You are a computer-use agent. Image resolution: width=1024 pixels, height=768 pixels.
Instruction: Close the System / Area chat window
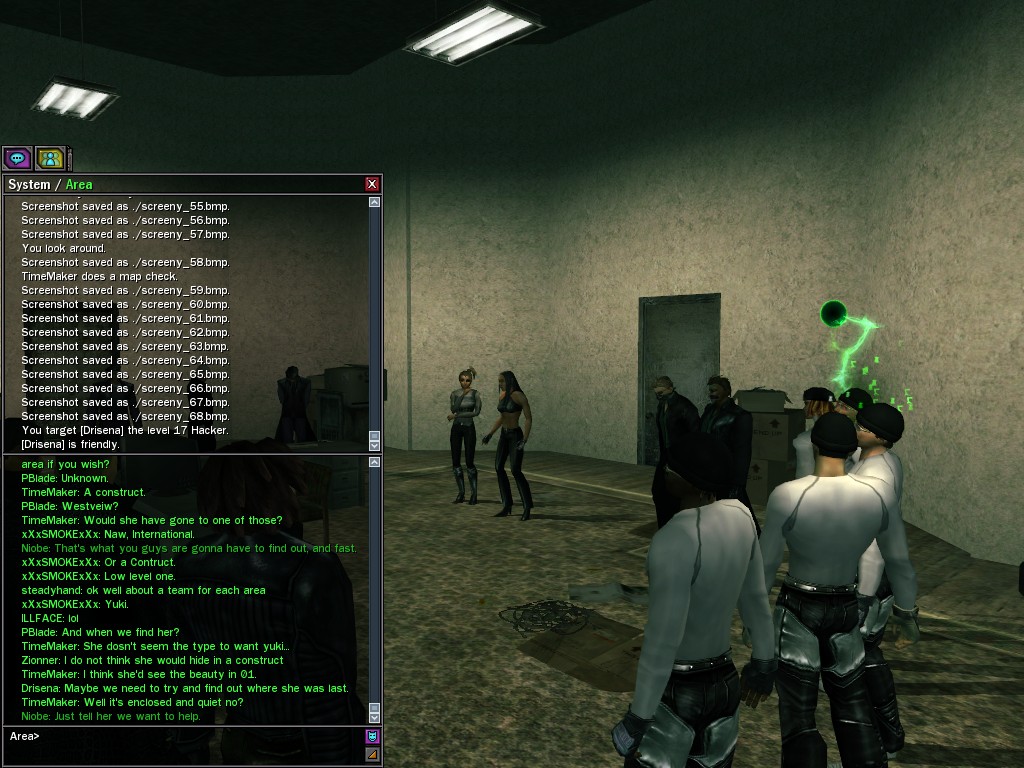[372, 184]
